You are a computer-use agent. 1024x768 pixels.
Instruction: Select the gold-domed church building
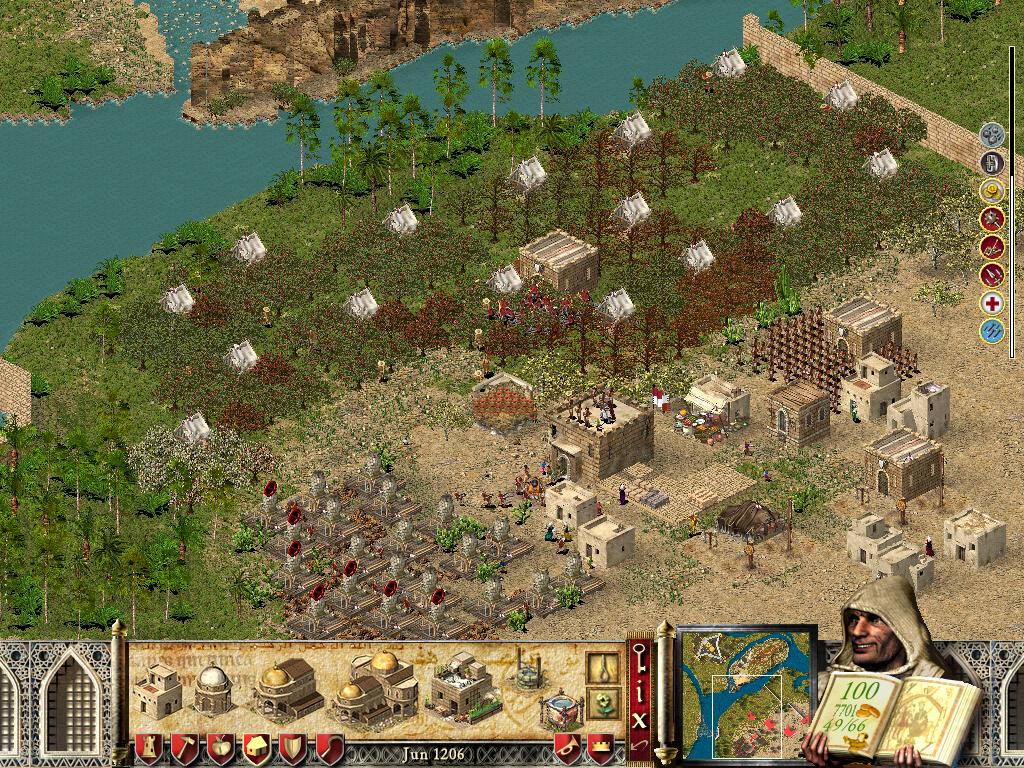tap(287, 689)
